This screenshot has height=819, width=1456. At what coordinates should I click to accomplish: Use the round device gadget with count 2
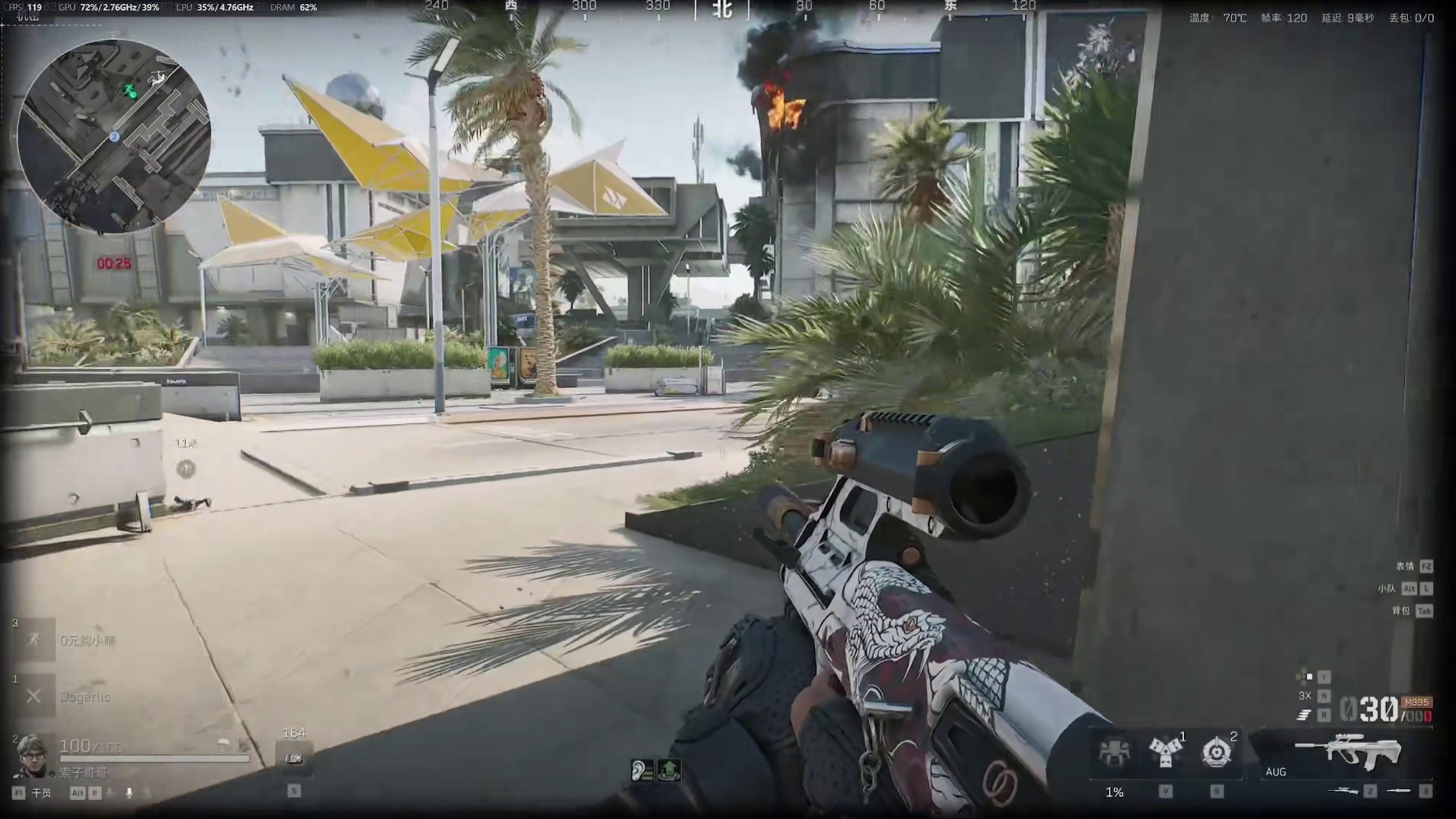(1216, 752)
